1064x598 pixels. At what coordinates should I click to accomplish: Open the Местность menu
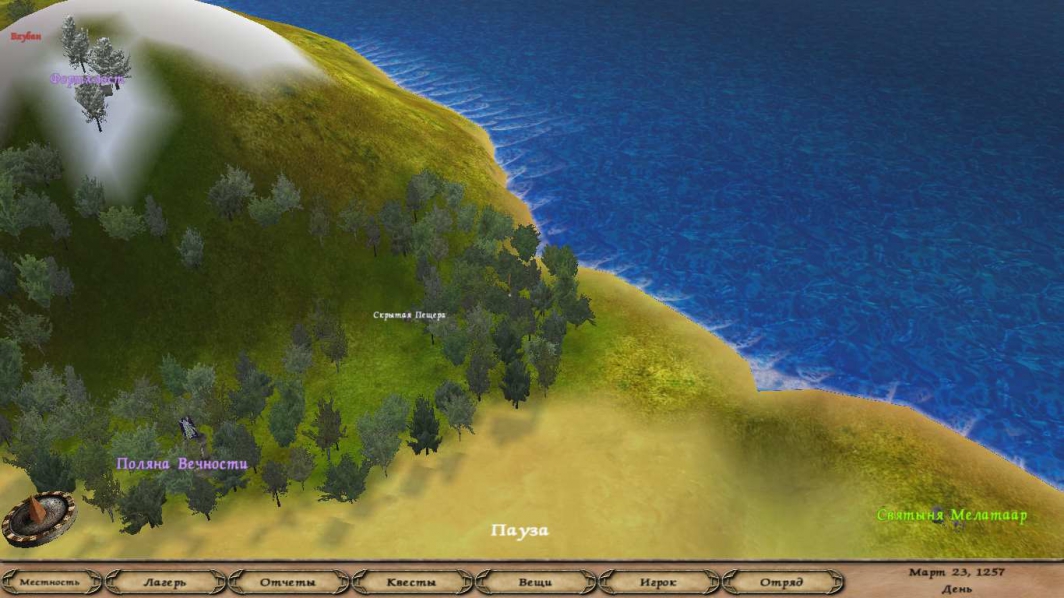(x=49, y=582)
